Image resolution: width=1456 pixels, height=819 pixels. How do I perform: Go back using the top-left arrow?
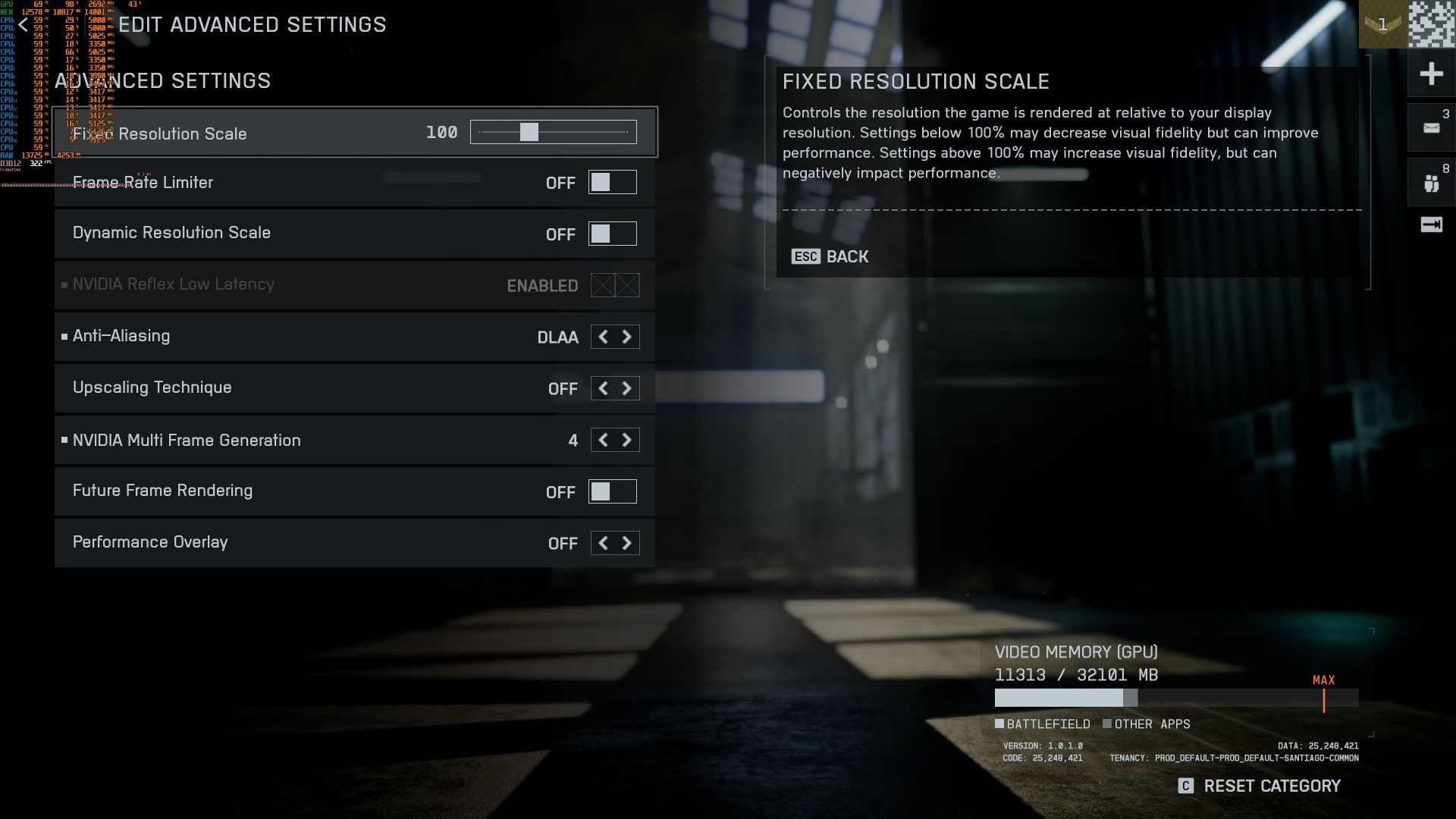[x=24, y=25]
